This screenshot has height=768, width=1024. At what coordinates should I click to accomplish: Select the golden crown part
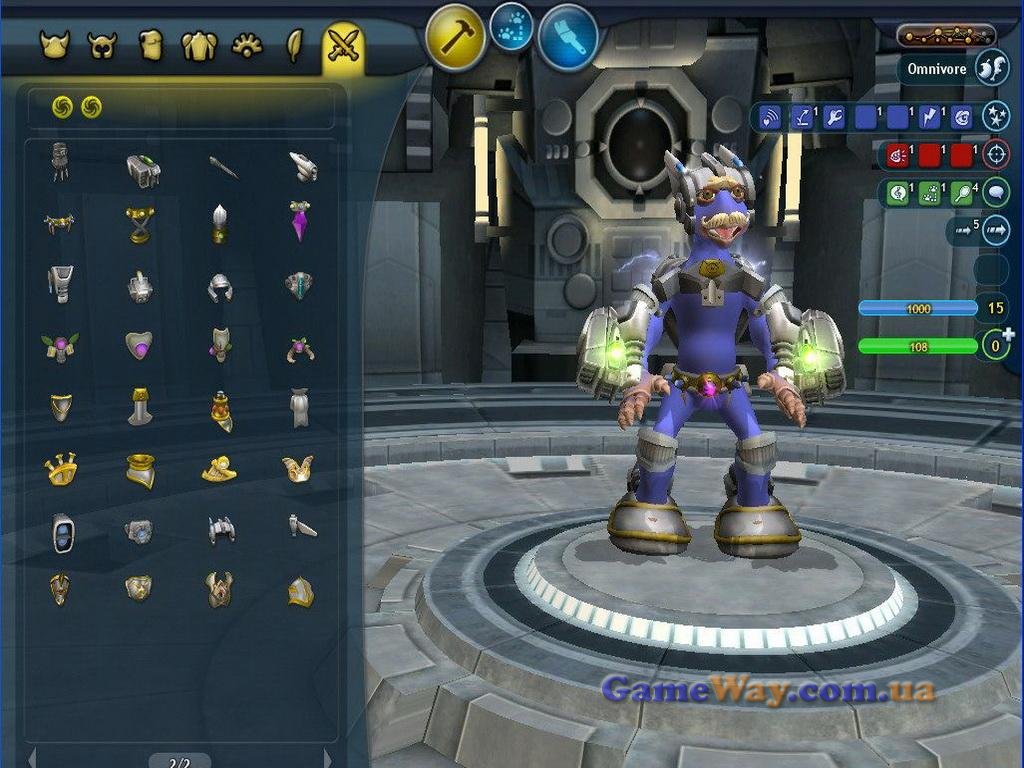coord(61,468)
